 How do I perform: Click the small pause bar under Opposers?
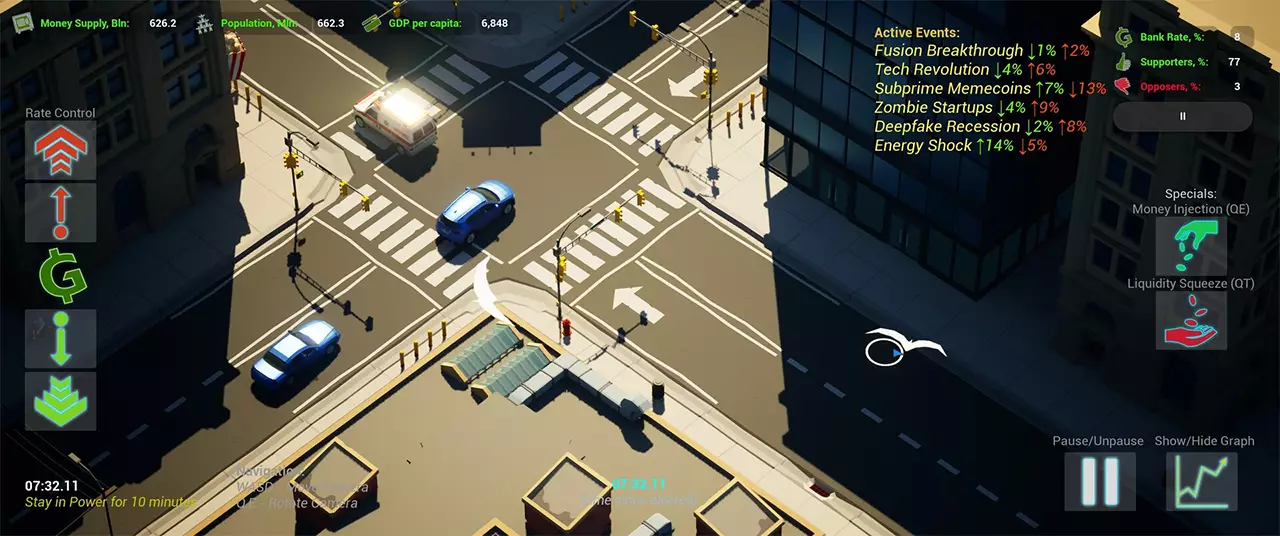(1182, 116)
